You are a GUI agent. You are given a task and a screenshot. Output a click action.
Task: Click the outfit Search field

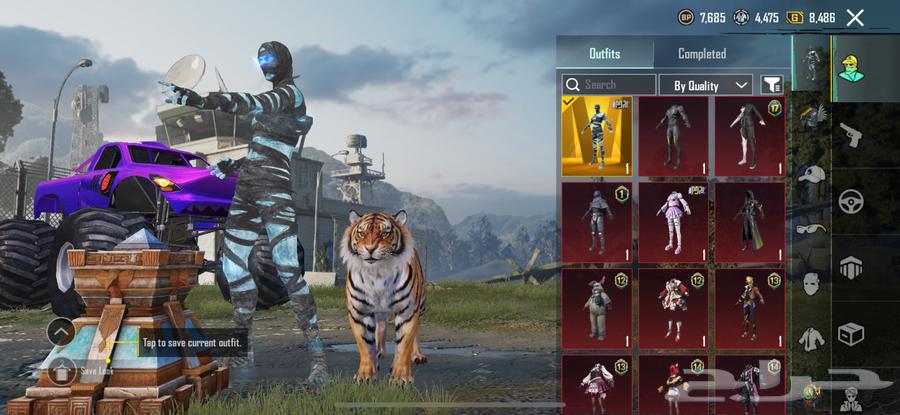(609, 85)
